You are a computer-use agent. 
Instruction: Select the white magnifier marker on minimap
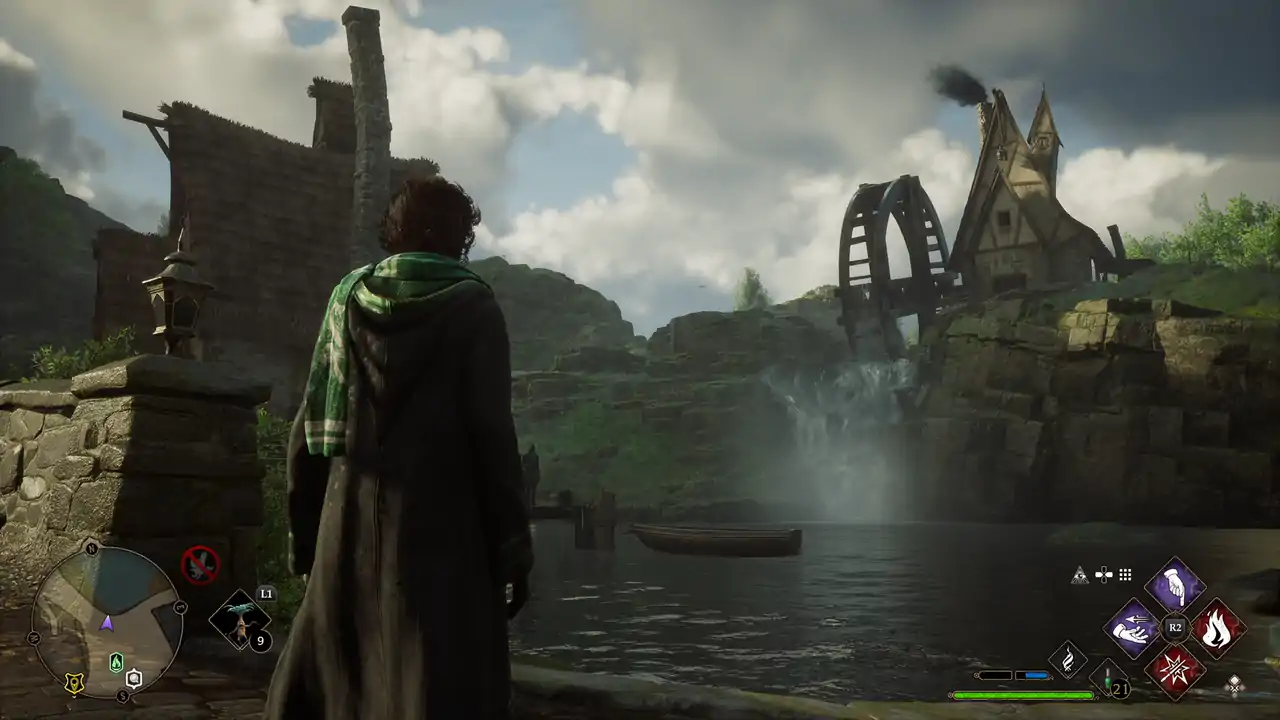click(134, 679)
